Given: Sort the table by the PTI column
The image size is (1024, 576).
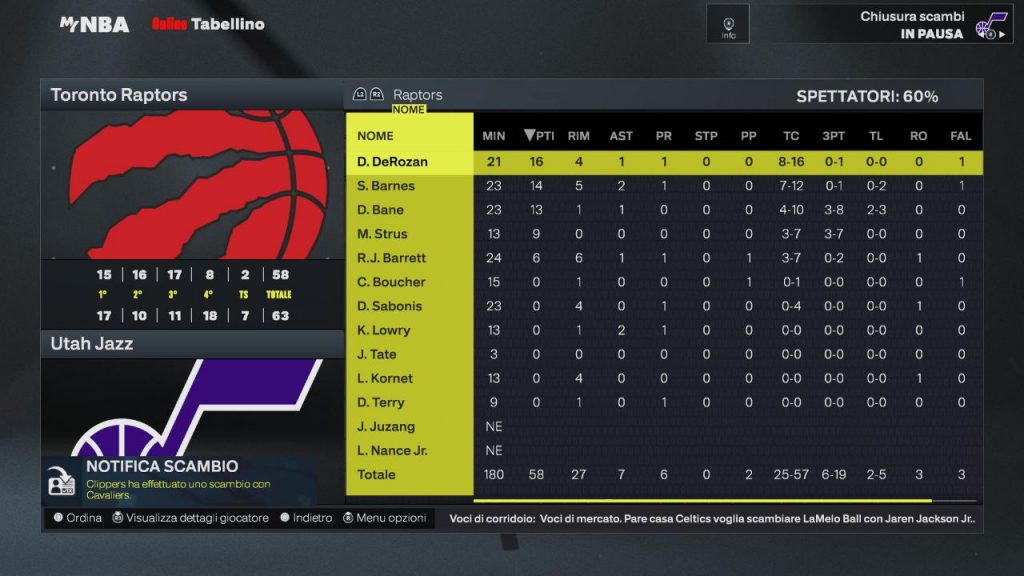Looking at the screenshot, I should click(539, 136).
